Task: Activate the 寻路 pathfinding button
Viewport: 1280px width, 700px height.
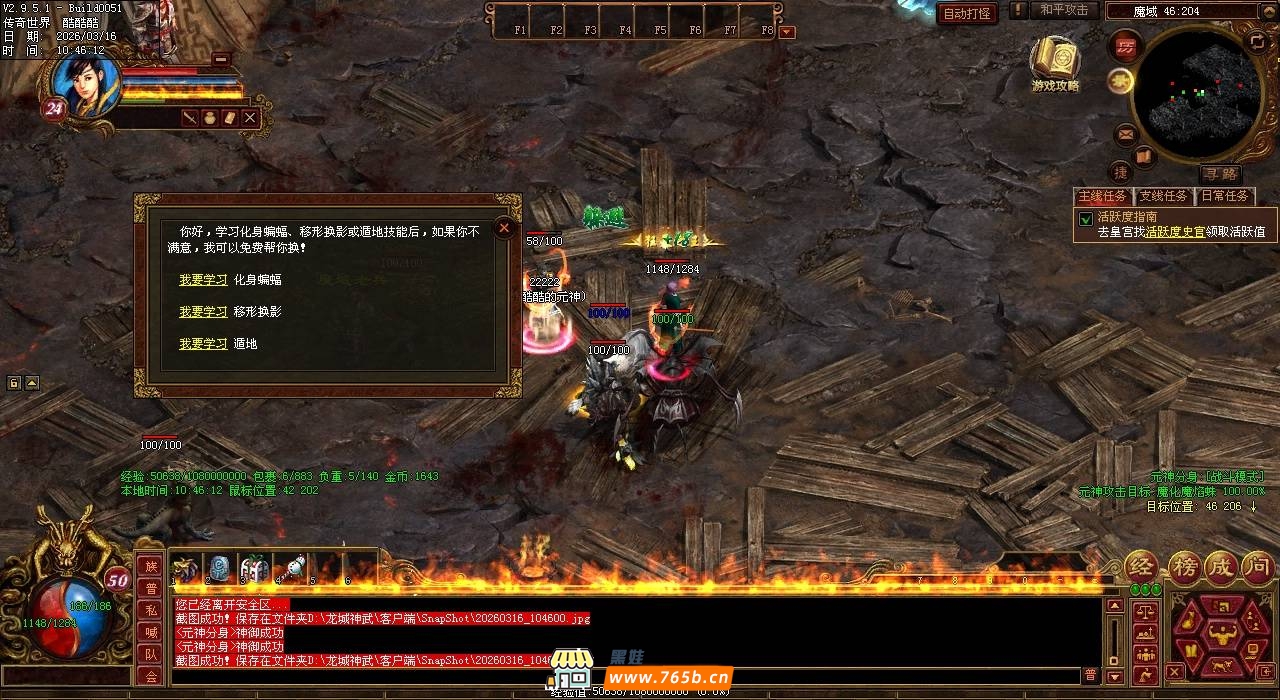Action: point(1220,173)
